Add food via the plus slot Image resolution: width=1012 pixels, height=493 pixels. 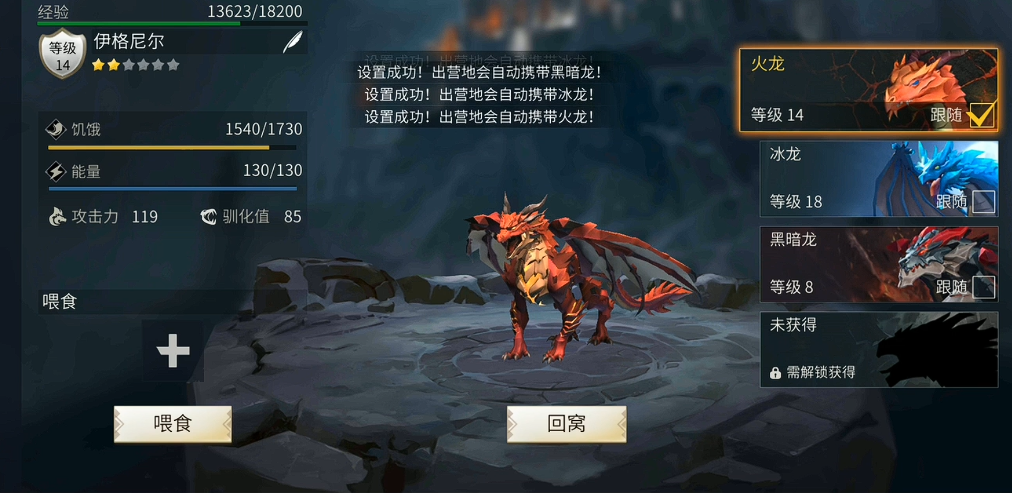coord(173,351)
